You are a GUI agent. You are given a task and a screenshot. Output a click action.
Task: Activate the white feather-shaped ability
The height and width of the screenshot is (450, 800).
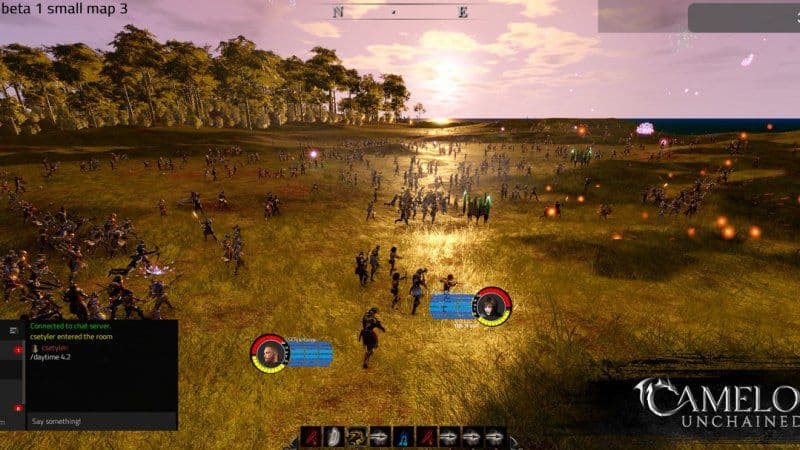click(x=335, y=438)
